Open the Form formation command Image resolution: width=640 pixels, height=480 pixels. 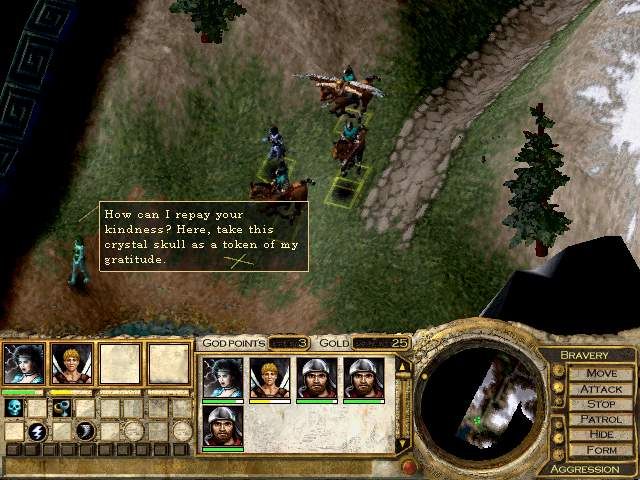click(601, 450)
